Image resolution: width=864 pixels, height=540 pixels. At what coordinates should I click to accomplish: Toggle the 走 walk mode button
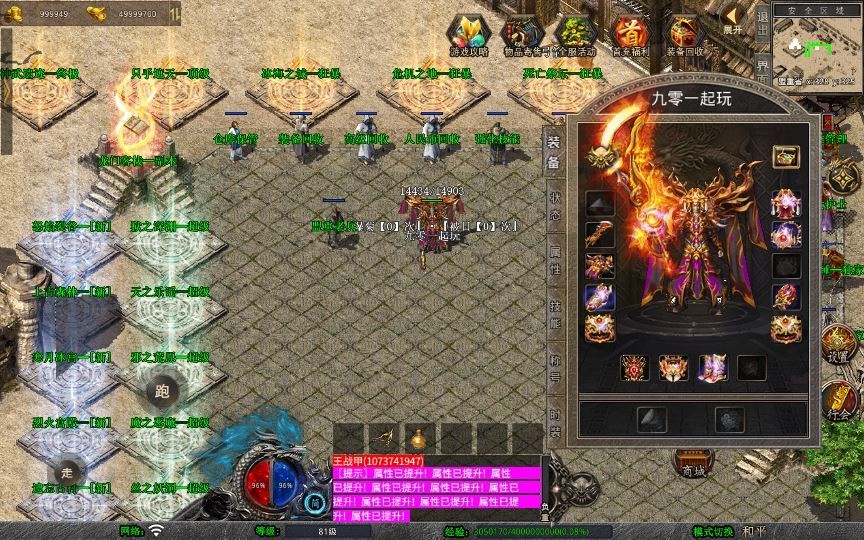click(x=67, y=470)
